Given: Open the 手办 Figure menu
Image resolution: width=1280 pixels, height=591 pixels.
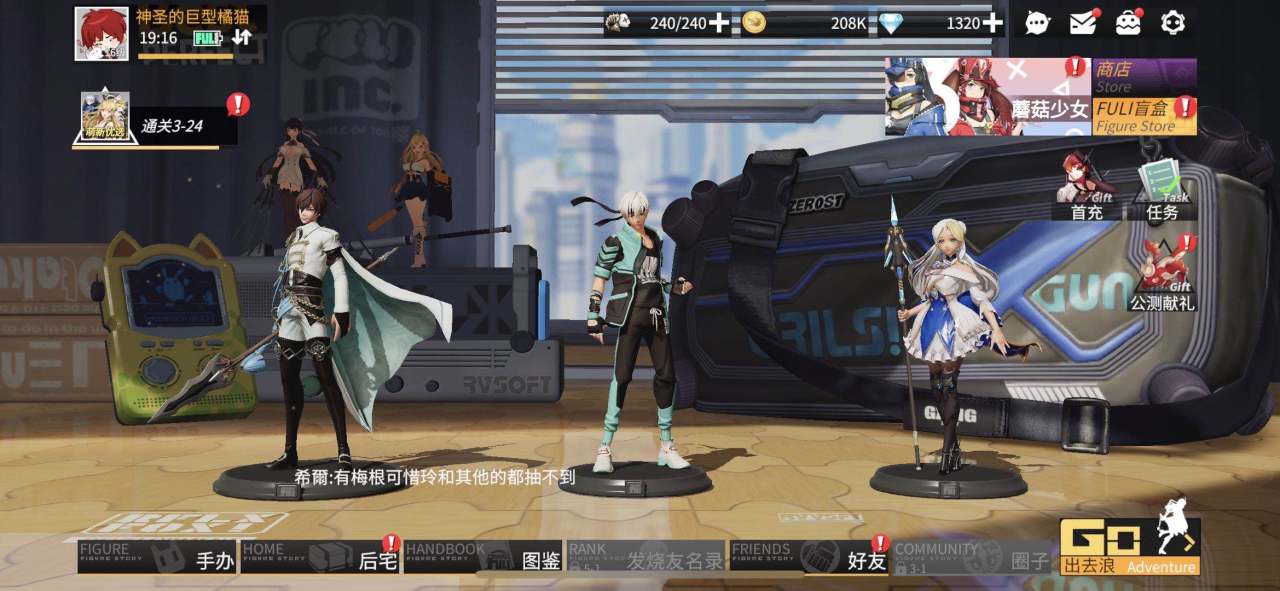Looking at the screenshot, I should coord(157,557).
